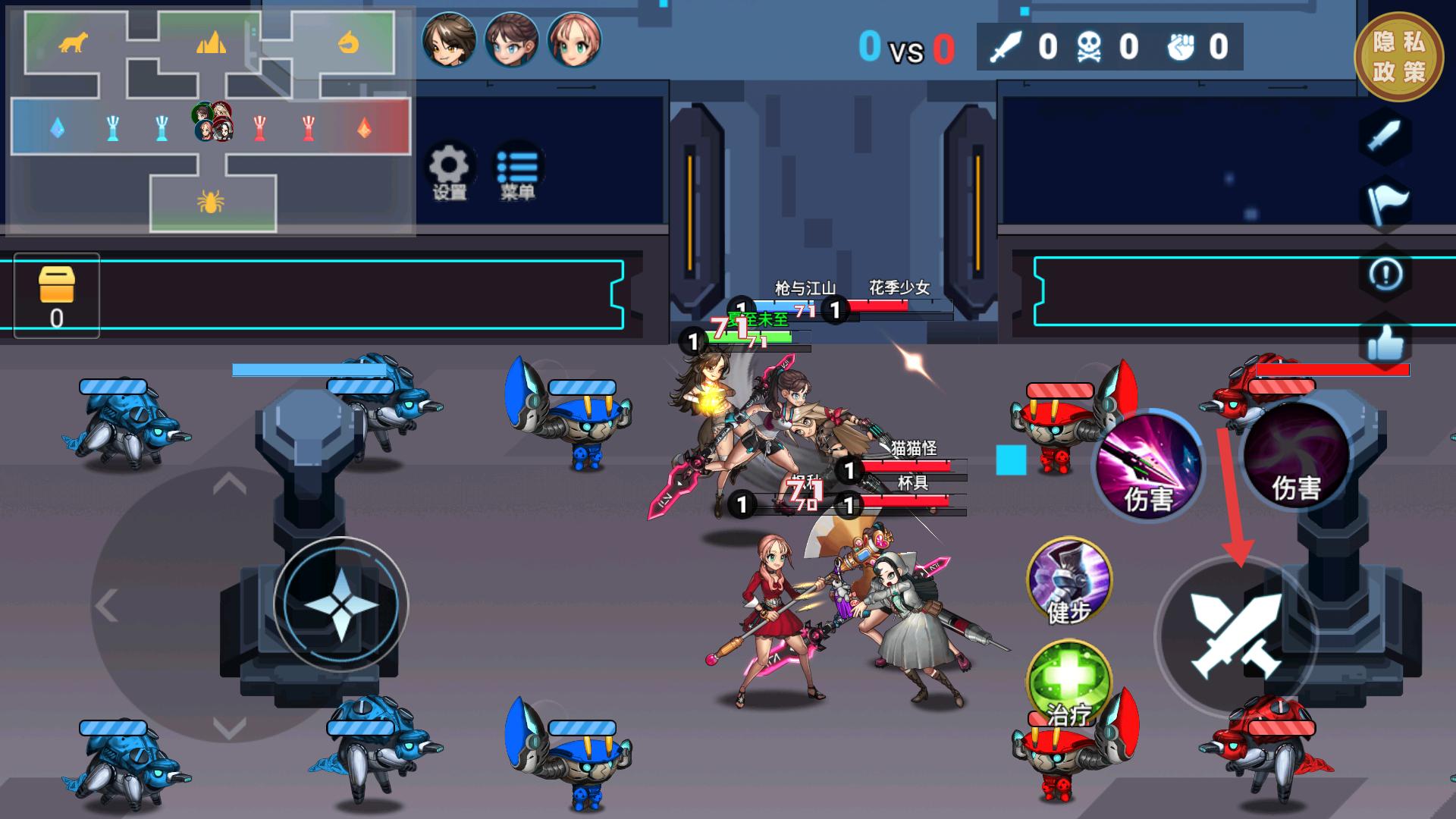Open the gold treasure chest counter
The width and height of the screenshot is (1456, 819).
[x=57, y=296]
